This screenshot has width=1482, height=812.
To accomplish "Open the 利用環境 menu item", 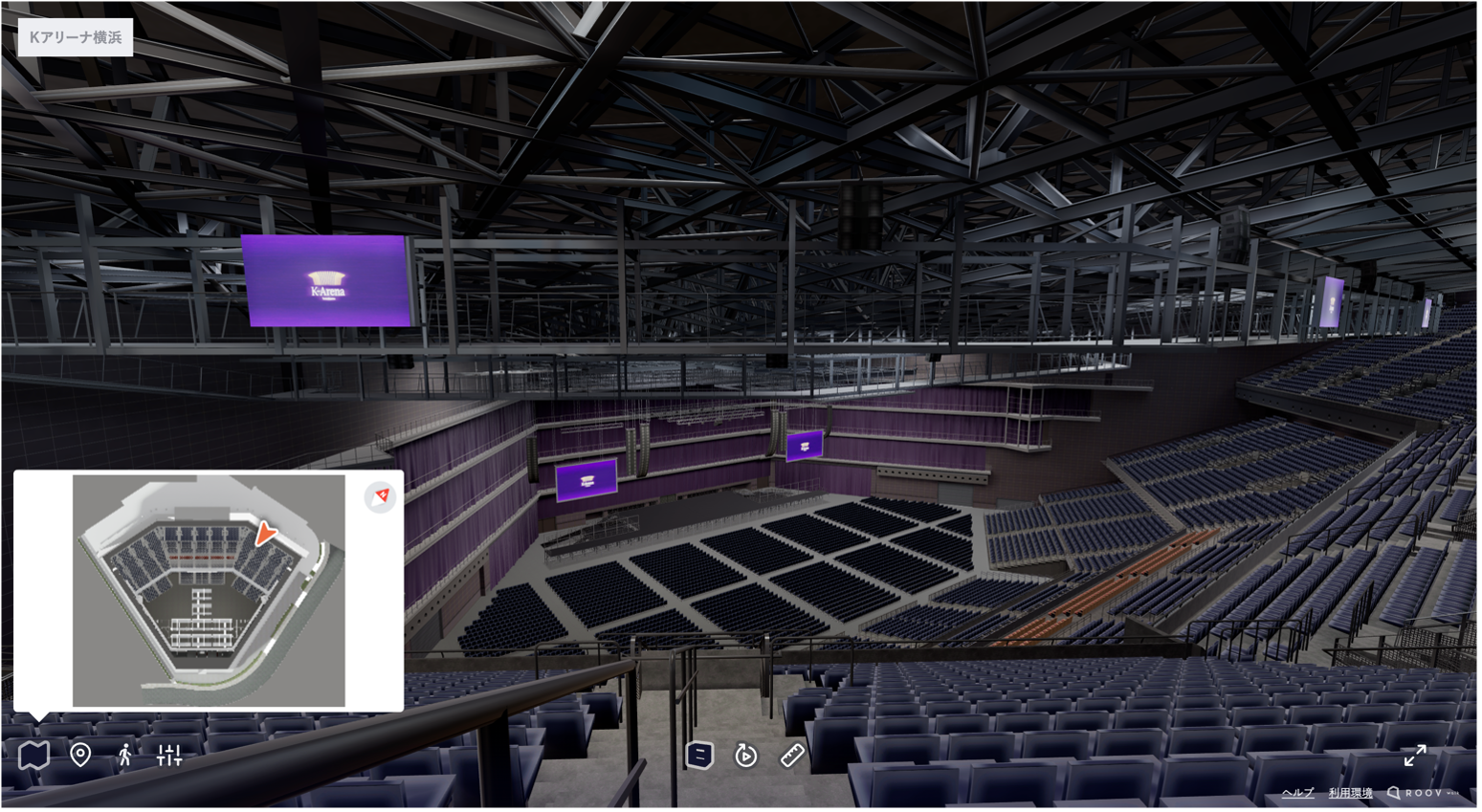I will (x=1349, y=793).
